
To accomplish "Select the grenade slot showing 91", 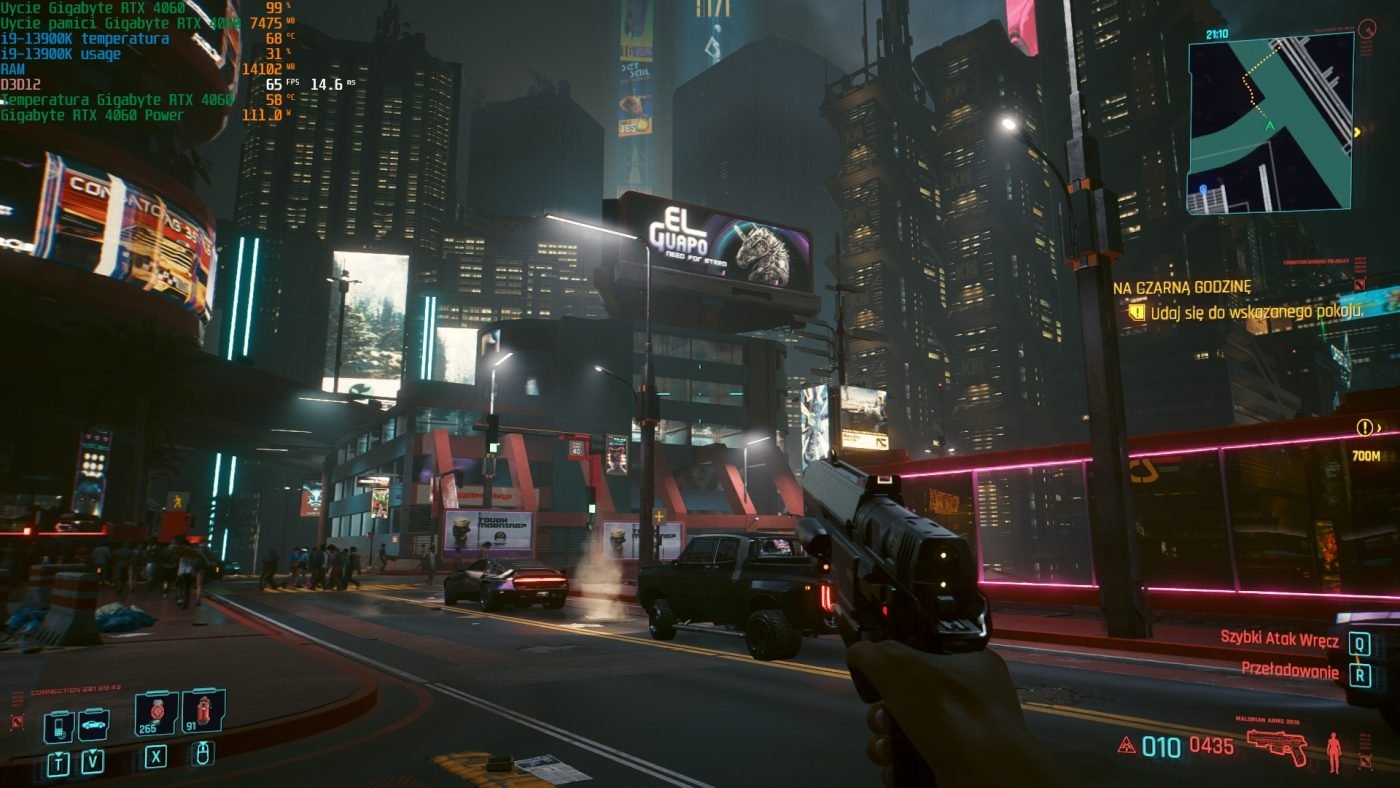I will pyautogui.click(x=203, y=712).
